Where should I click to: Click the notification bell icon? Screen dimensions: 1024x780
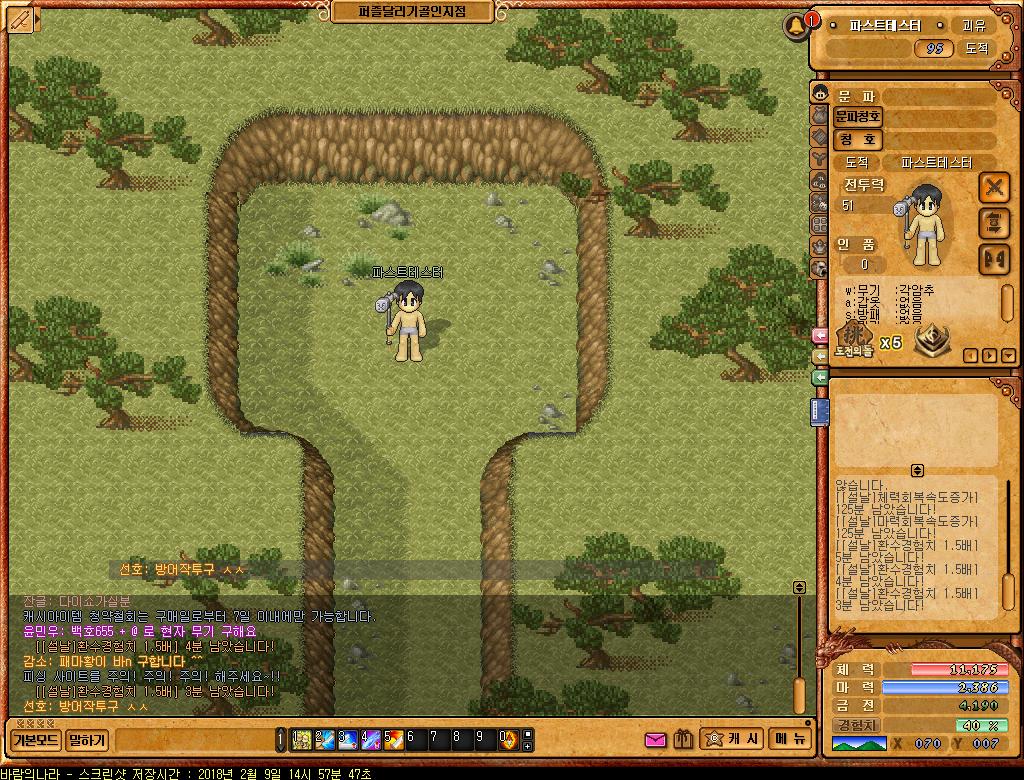pyautogui.click(x=797, y=25)
